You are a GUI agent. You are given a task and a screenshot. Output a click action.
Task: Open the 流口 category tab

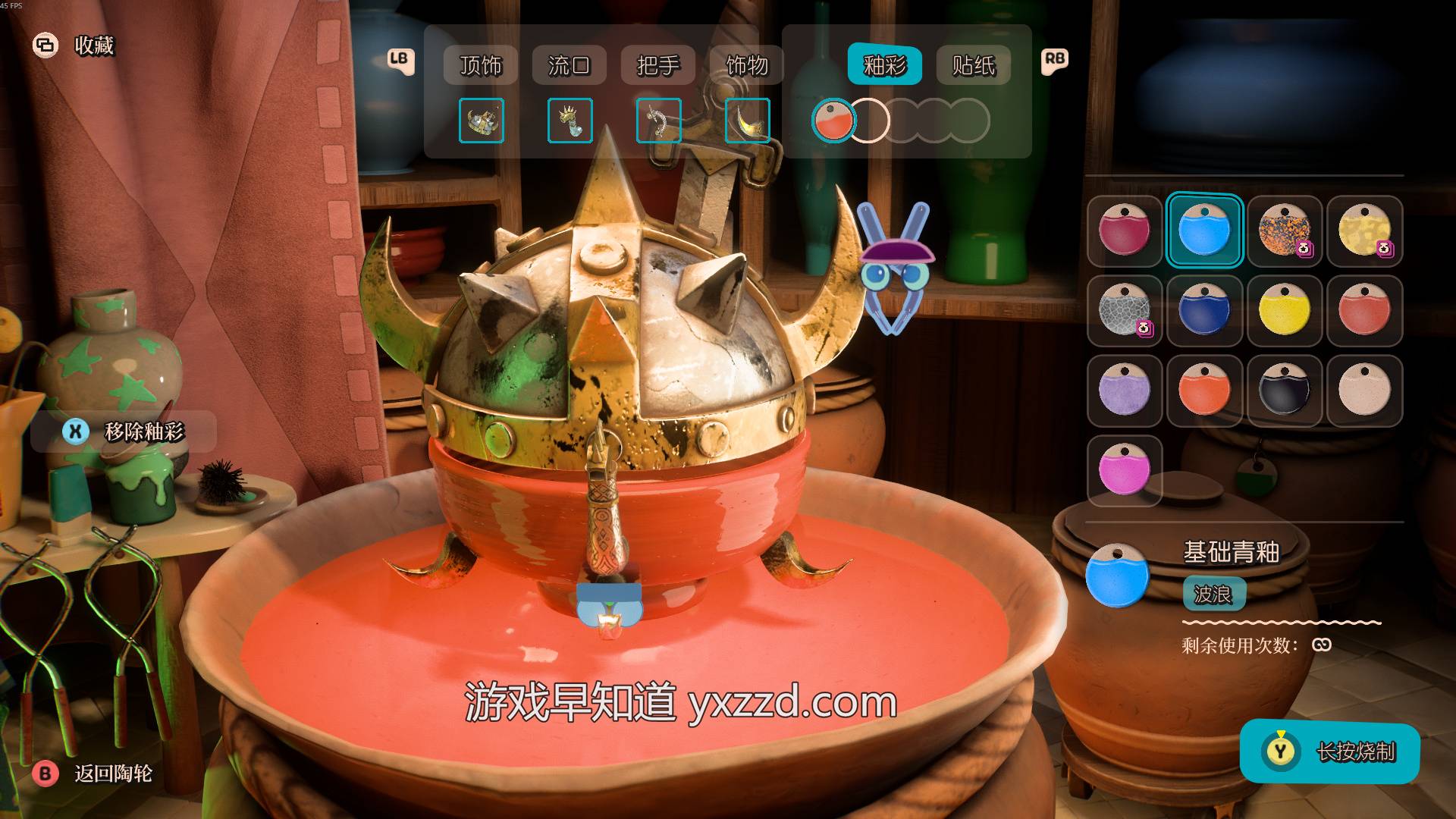click(569, 65)
